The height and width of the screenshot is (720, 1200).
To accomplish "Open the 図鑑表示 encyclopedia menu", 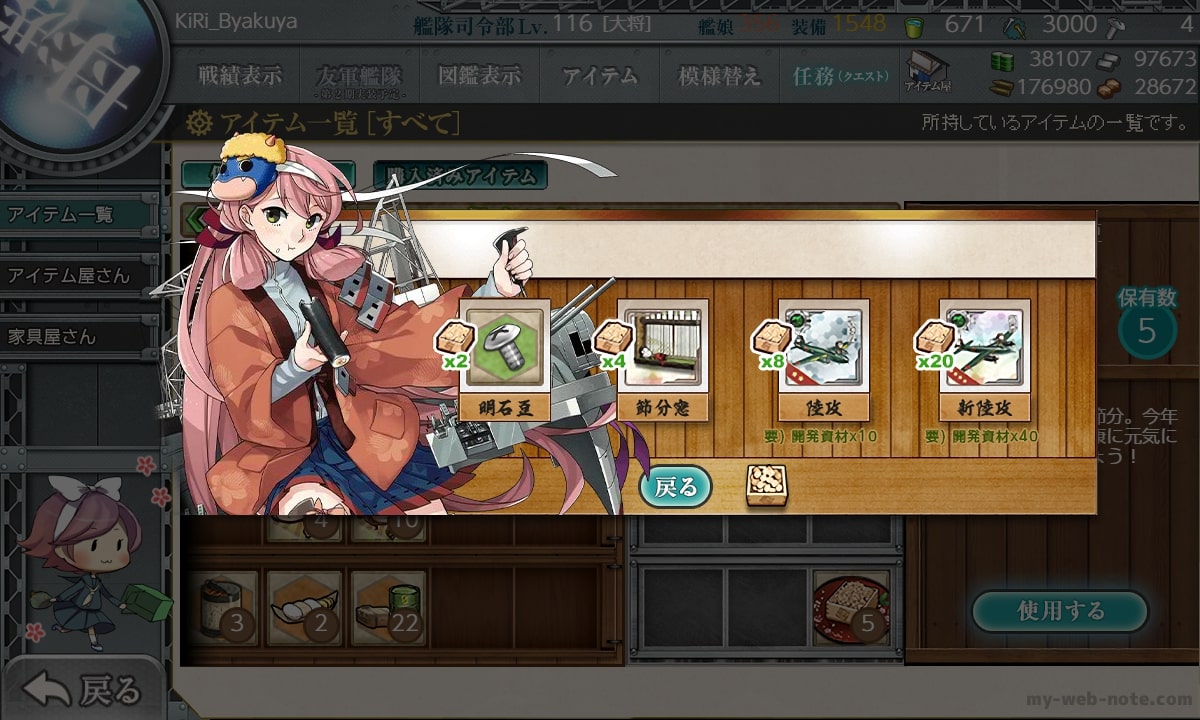I will [x=479, y=76].
